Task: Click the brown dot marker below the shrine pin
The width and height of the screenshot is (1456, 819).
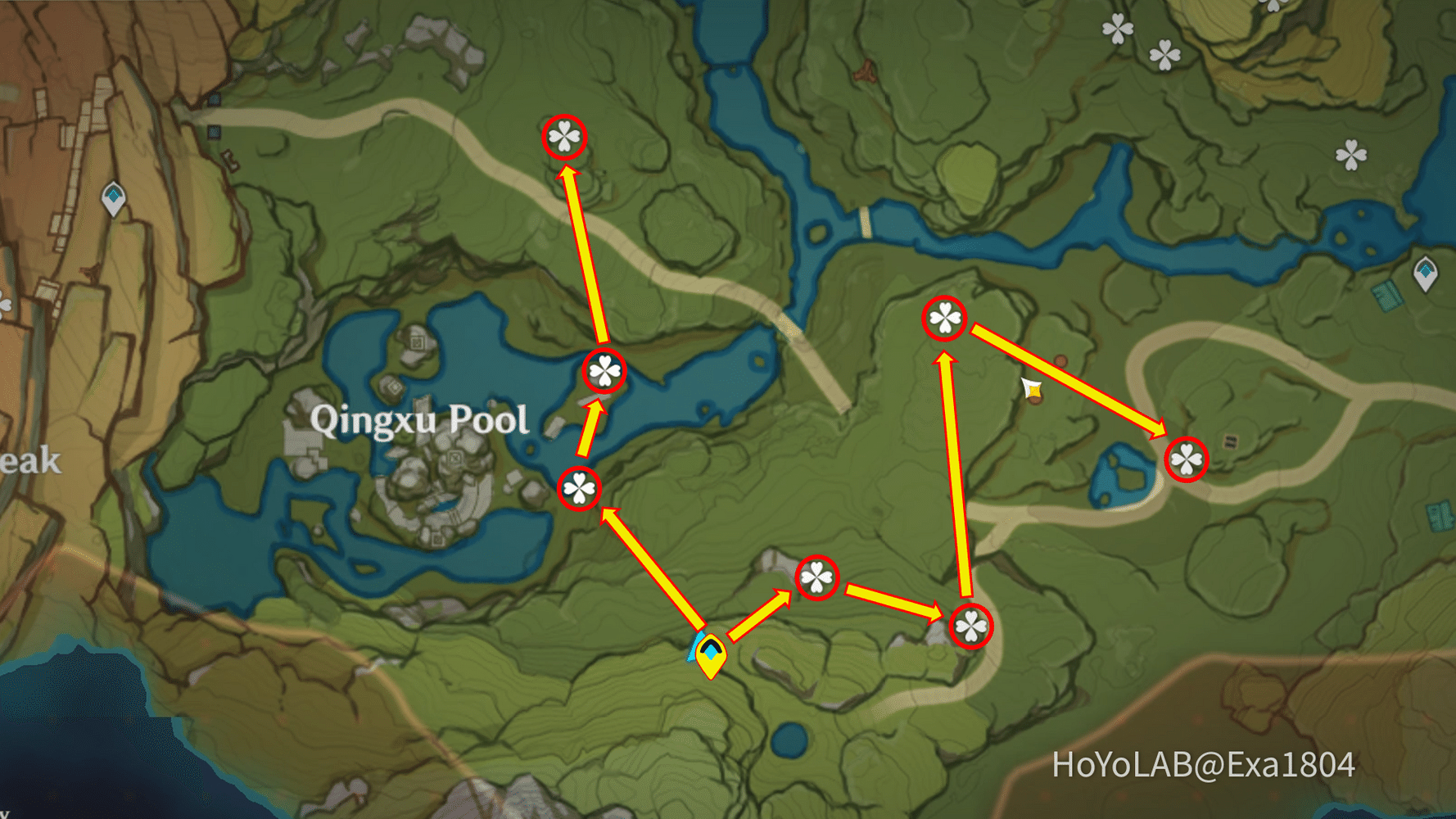Action: [x=1035, y=400]
